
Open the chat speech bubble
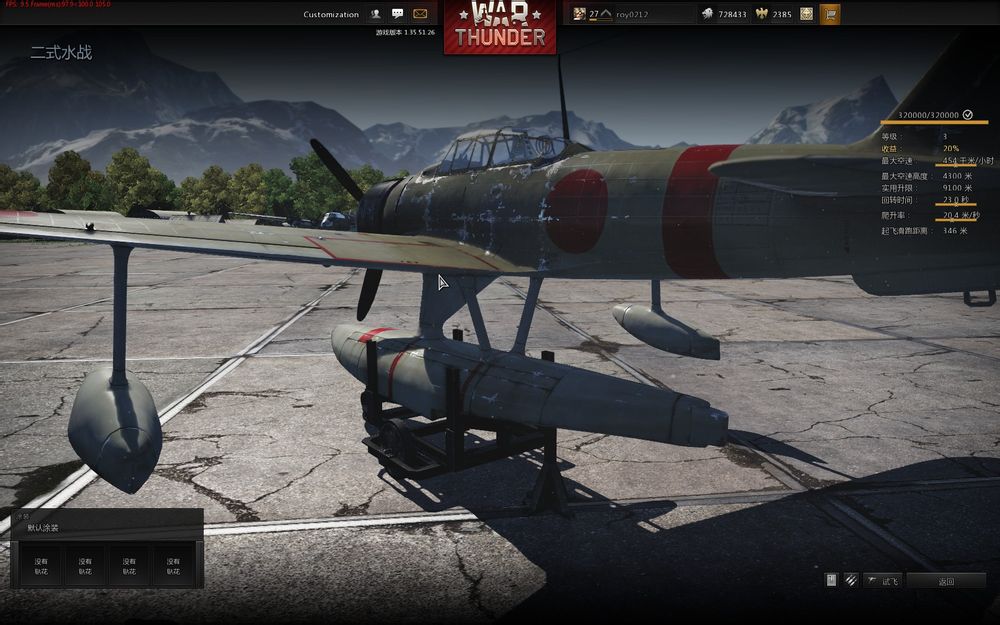click(398, 14)
